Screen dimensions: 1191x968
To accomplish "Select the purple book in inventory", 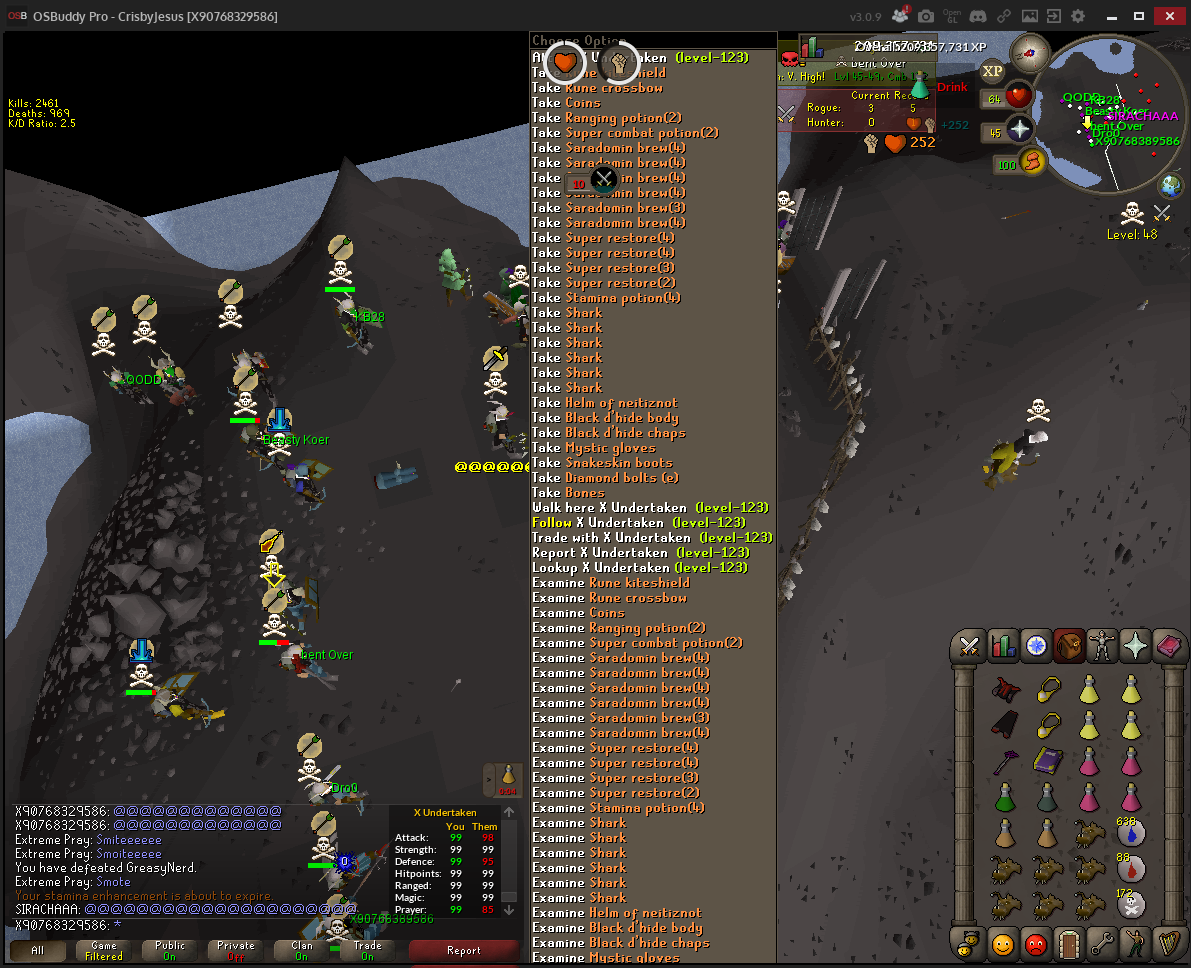I will (x=1047, y=760).
